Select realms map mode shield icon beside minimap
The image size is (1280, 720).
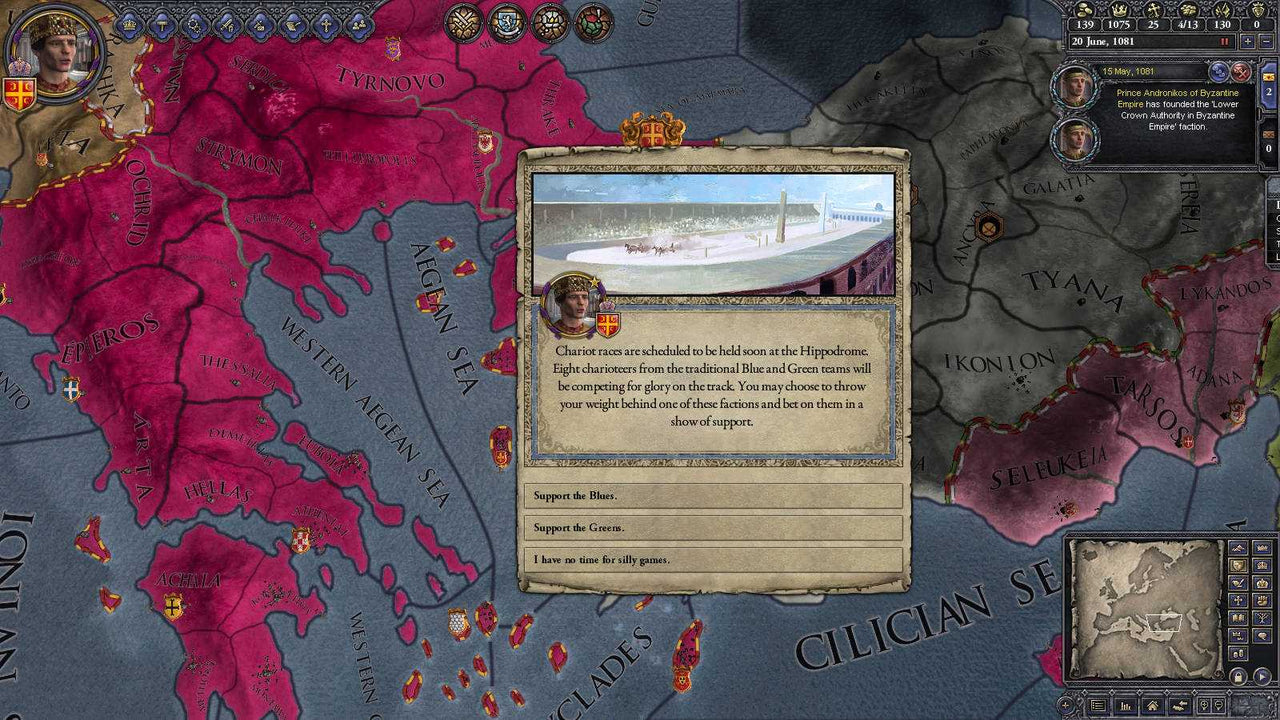(1238, 564)
